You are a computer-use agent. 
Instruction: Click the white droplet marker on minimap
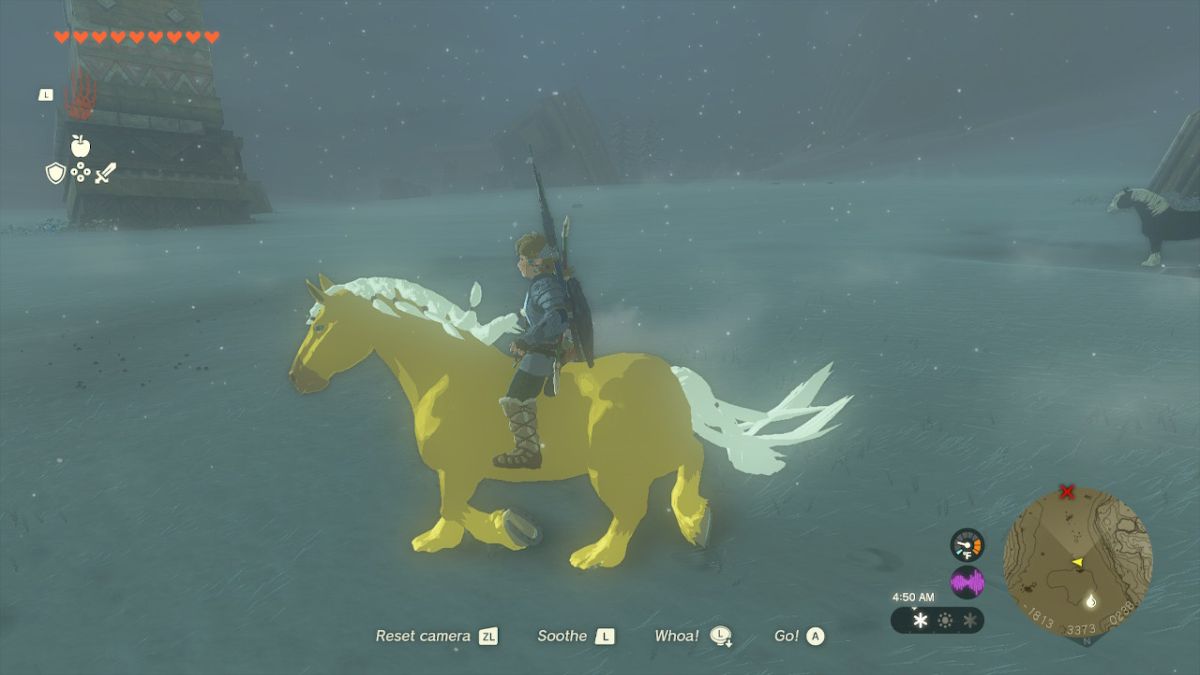pos(1089,601)
